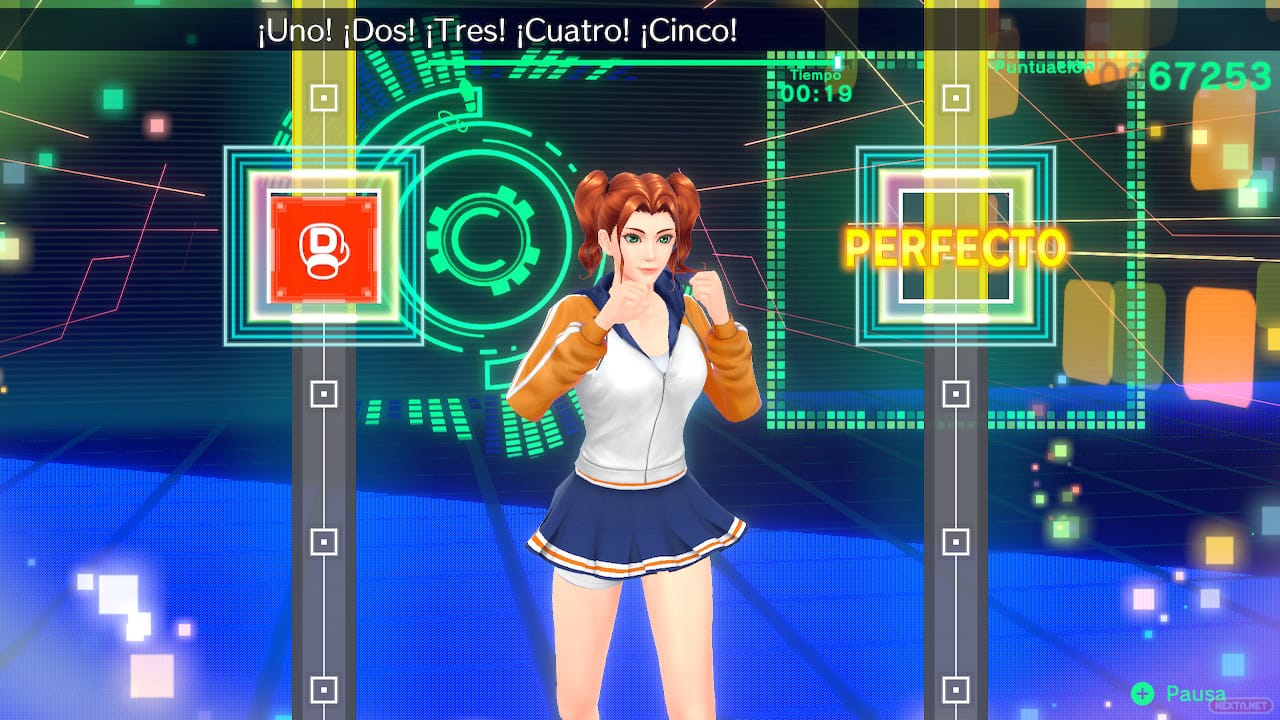Click the small square marker on the right pillar
Screen dimensions: 1280x720
tap(958, 390)
